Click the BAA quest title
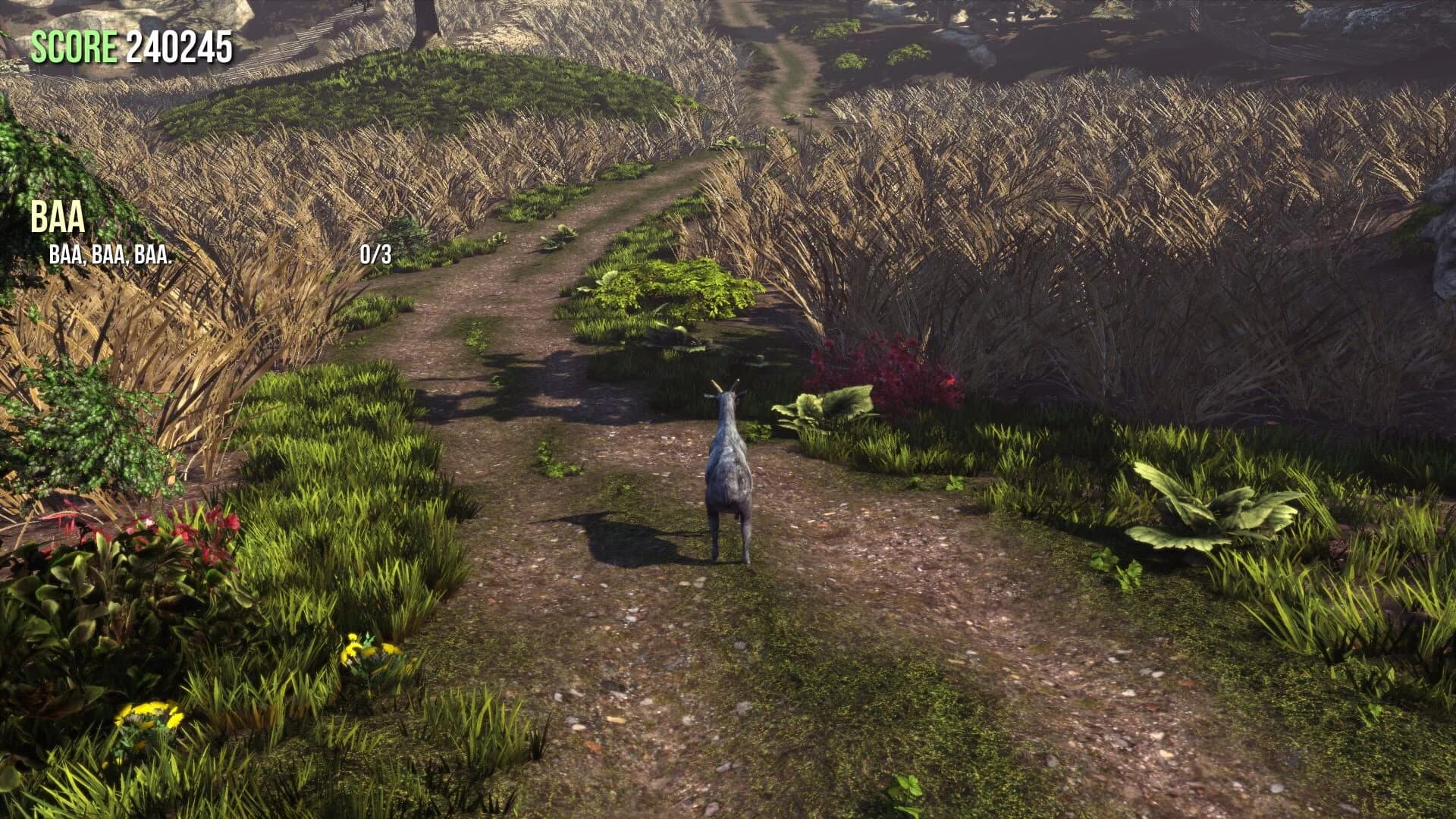Screen dimensions: 1456x819 (57, 218)
